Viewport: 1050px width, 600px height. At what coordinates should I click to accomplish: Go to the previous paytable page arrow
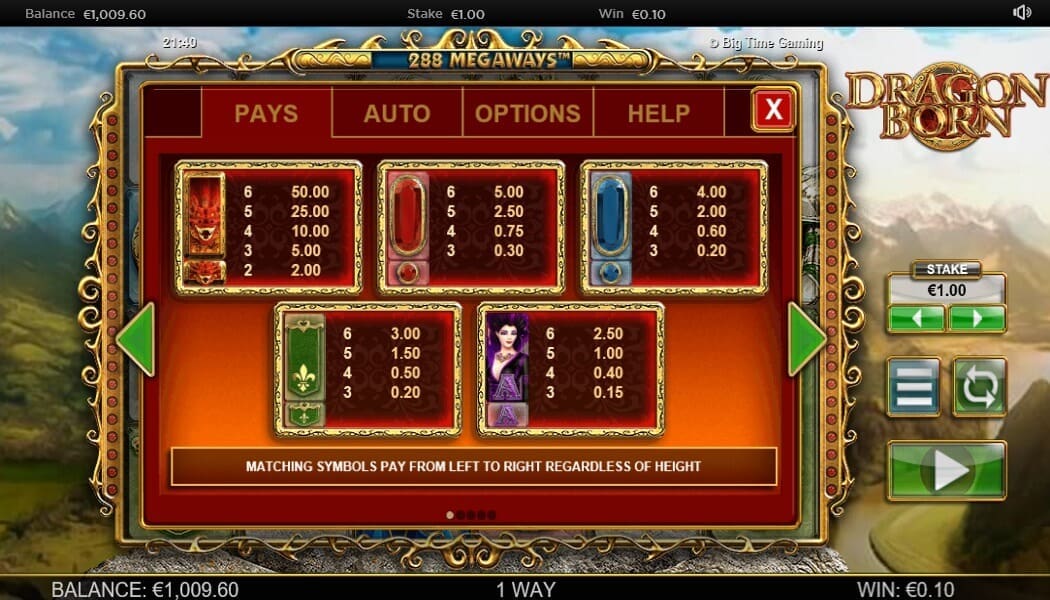pyautogui.click(x=136, y=339)
